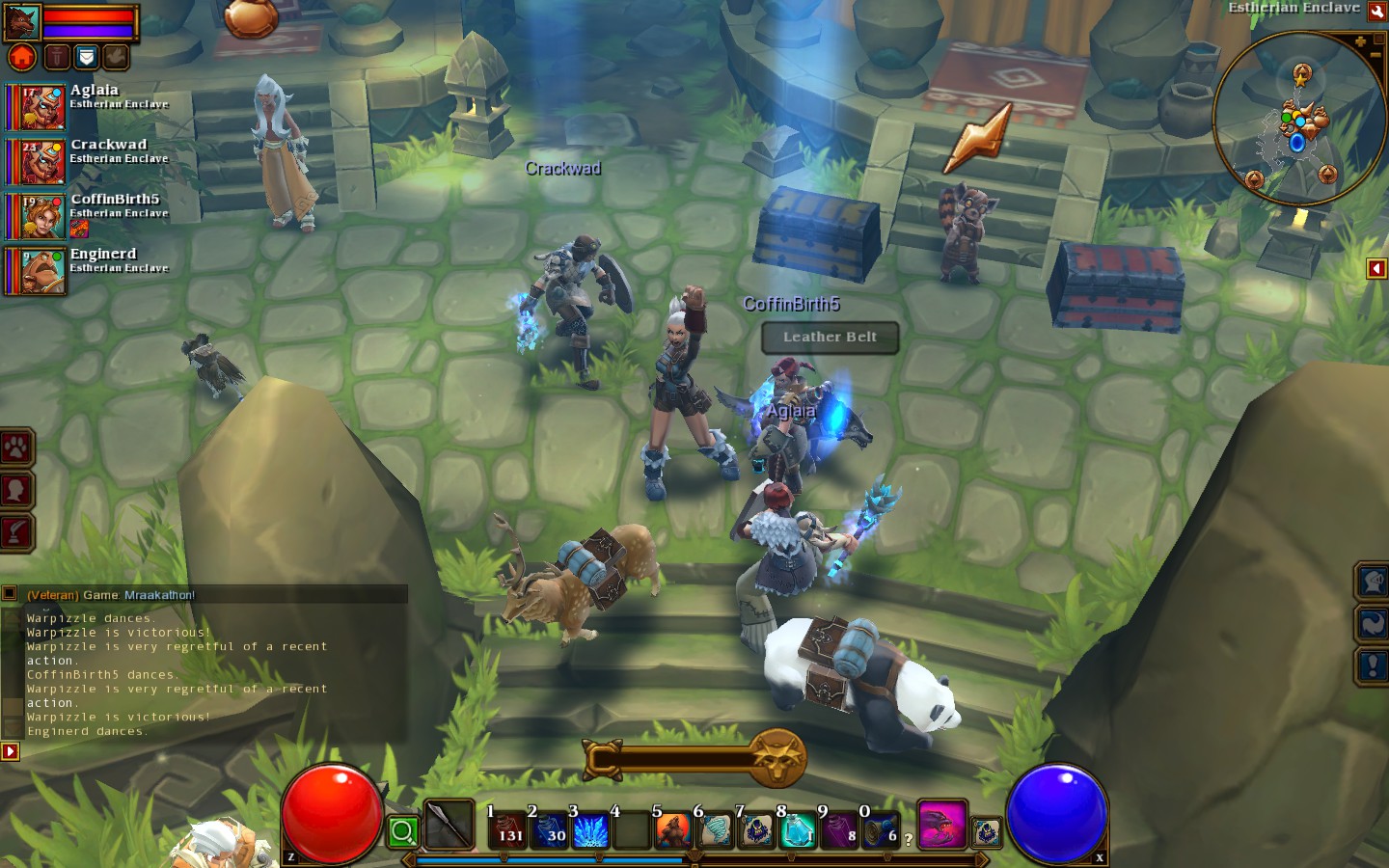Zoom out the minimap with minus button

tap(1375, 56)
